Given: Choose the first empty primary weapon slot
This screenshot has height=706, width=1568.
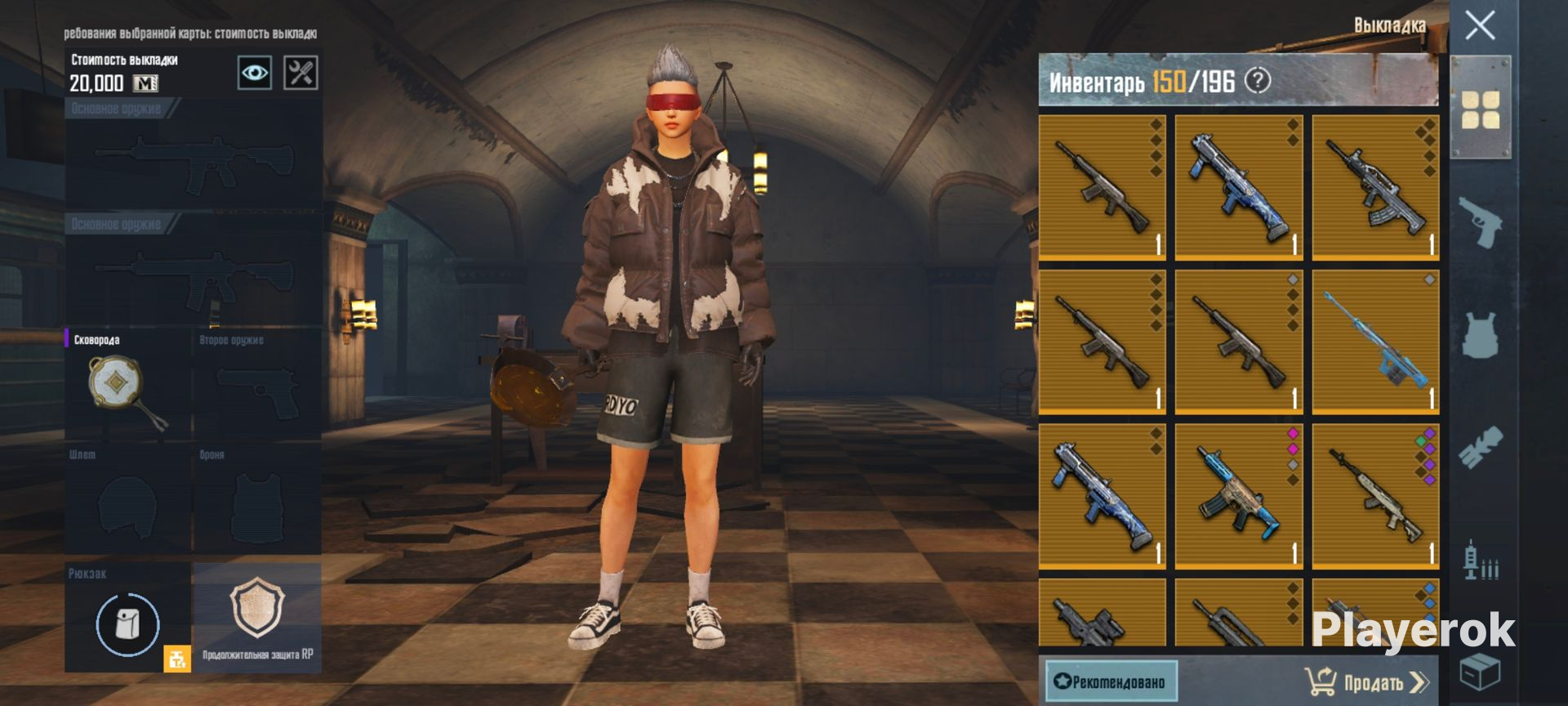Looking at the screenshot, I should click(194, 159).
